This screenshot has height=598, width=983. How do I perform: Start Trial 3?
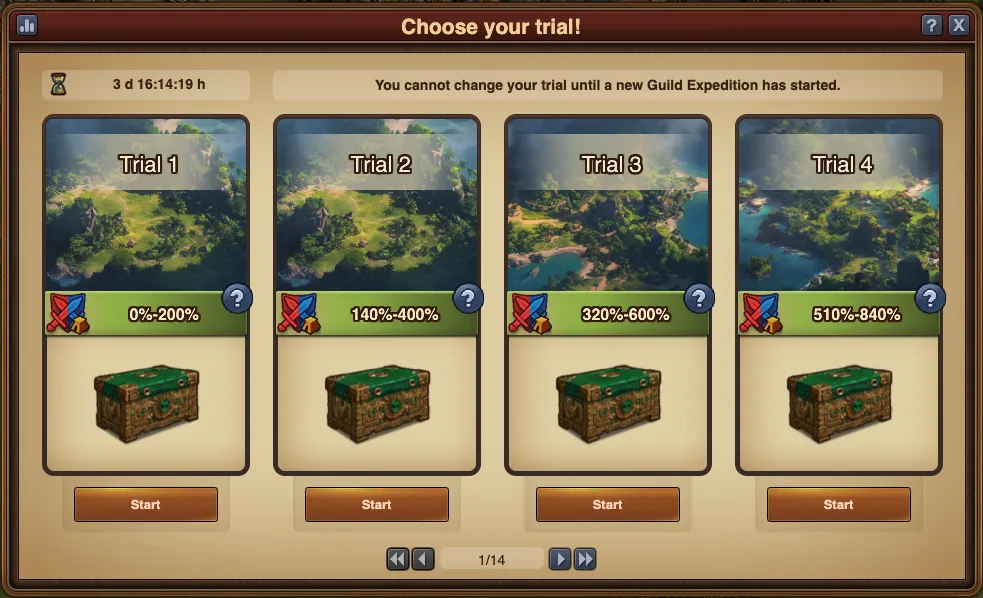pos(607,505)
